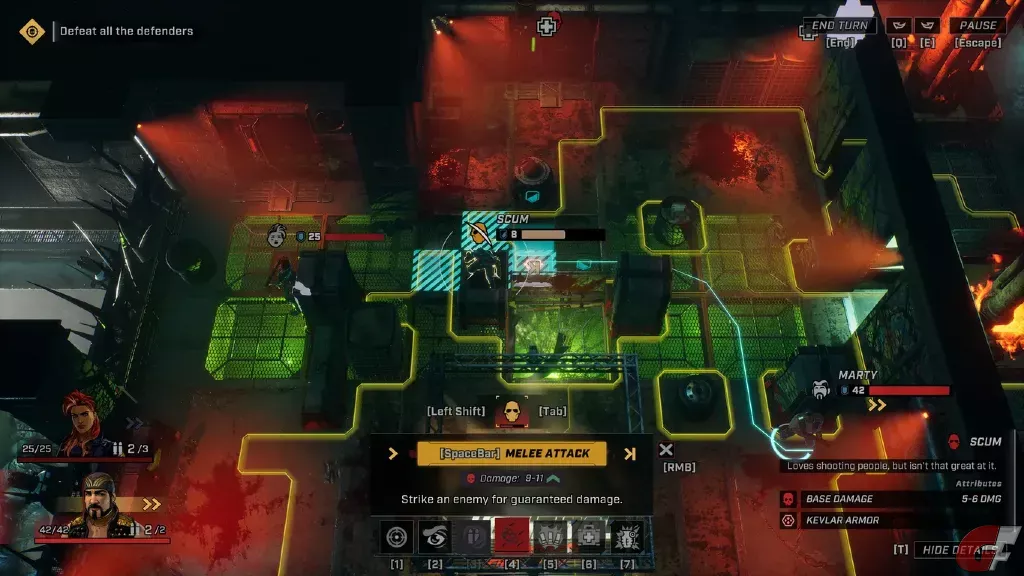
Task: Confirm the Melee Attack action
Action: pos(511,453)
